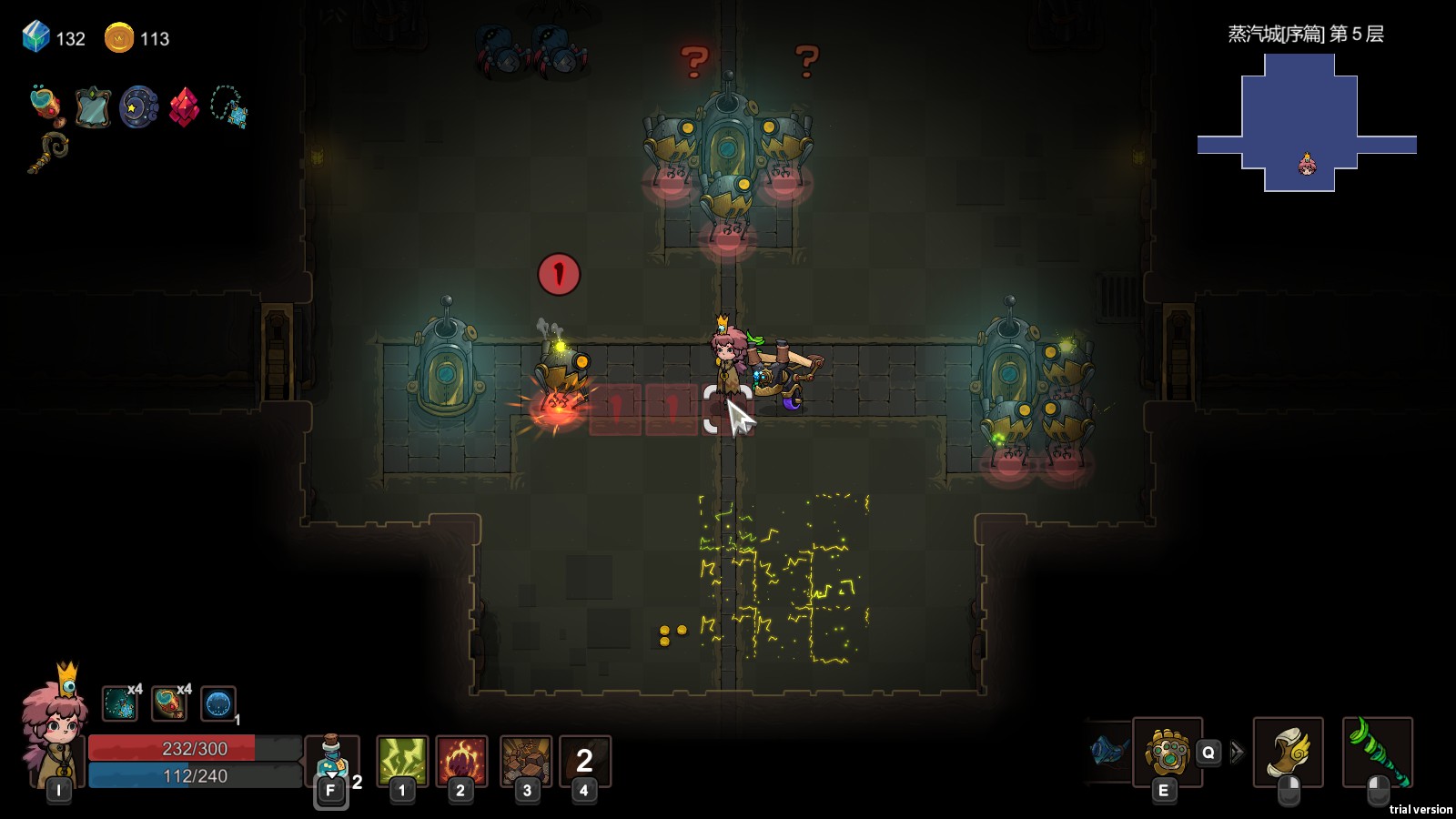Select the skill slot on cooldown showing 2
Viewport: 1456px width, 819px height.
[584, 760]
